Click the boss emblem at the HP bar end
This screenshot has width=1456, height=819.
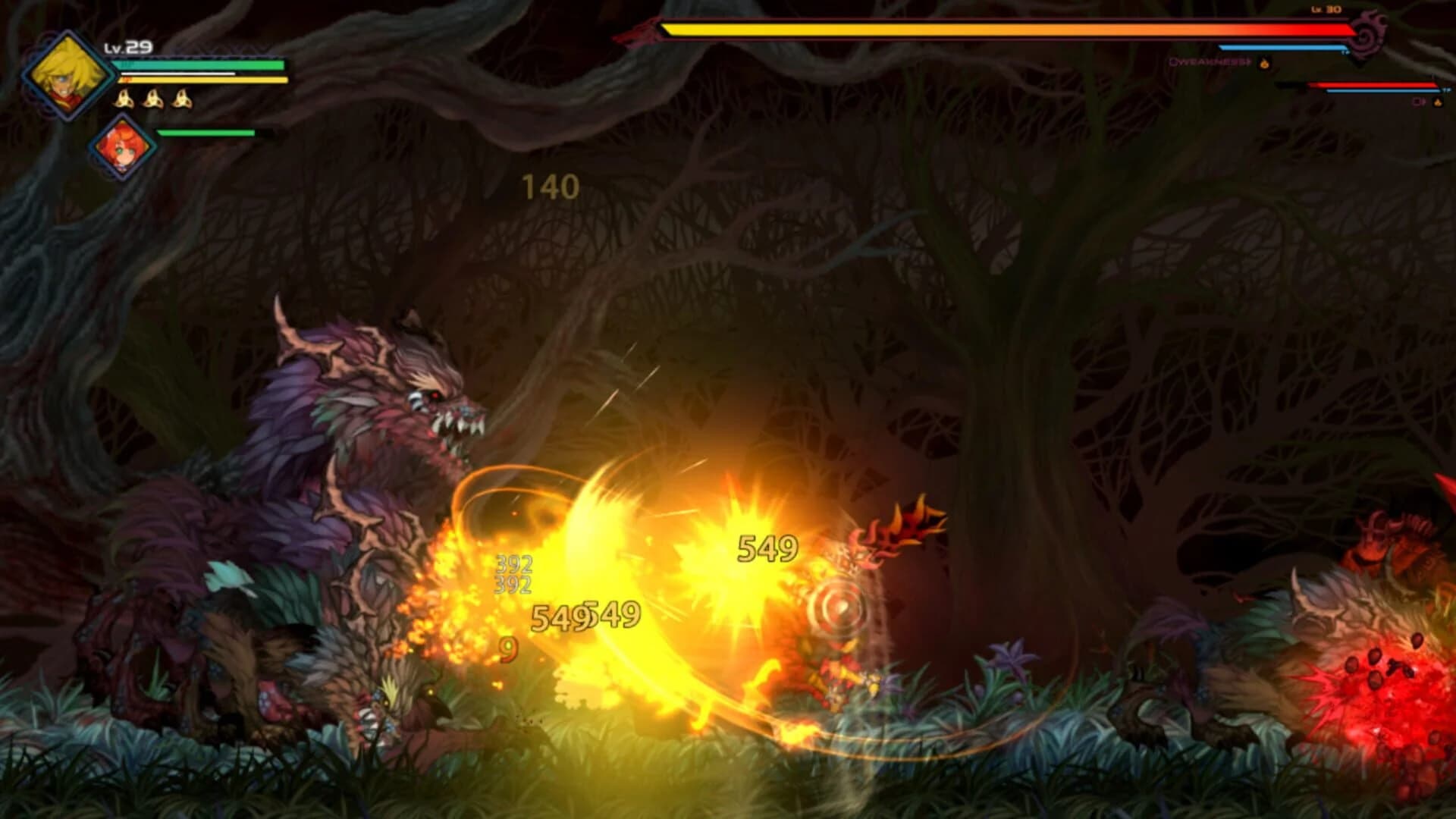1370,34
